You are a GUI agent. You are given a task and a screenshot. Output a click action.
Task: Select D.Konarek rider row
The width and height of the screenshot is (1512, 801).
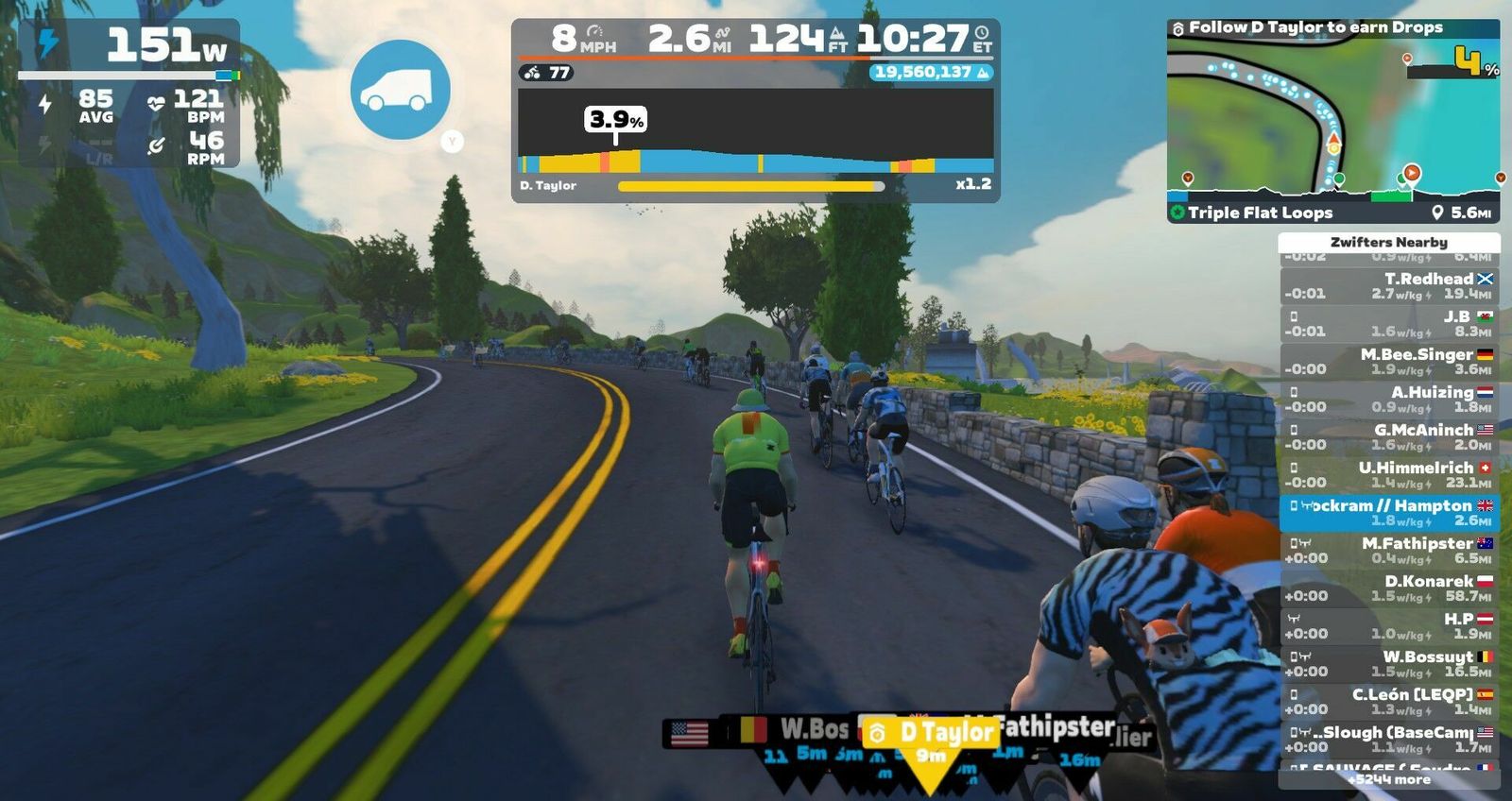pyautogui.click(x=1389, y=588)
